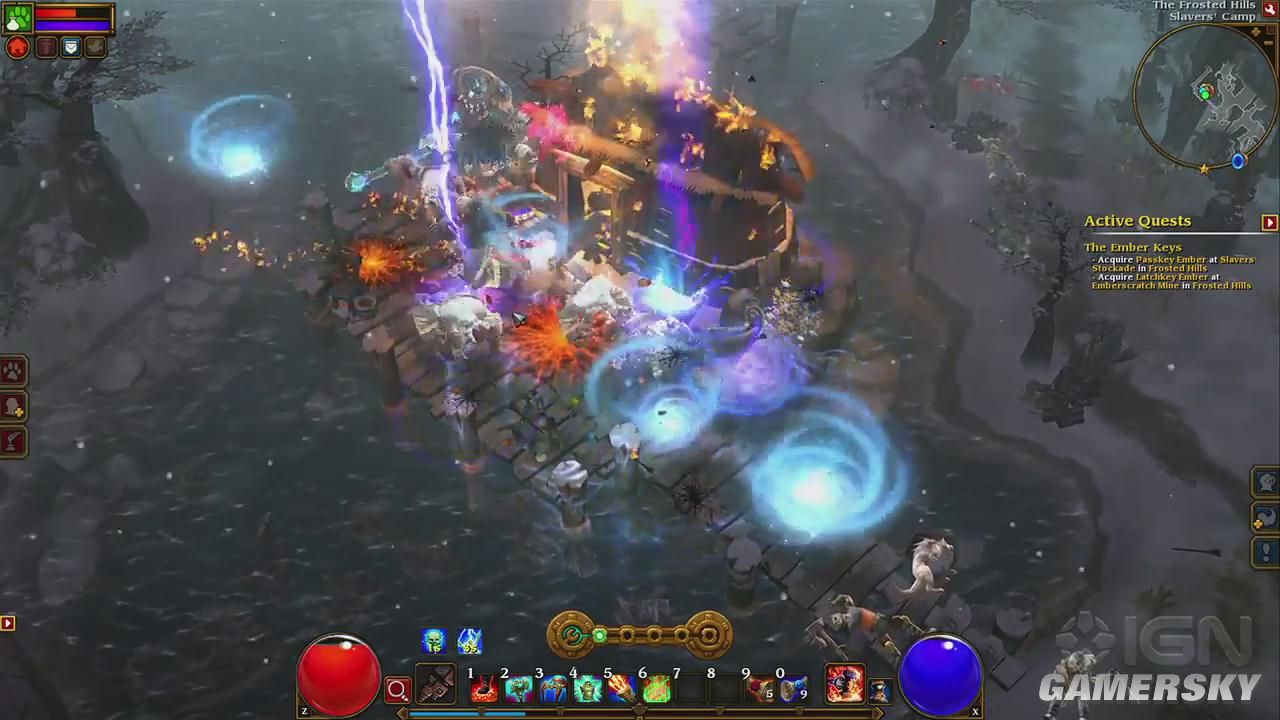Select The Ember Keys quest entry
This screenshot has height=720, width=1280.
[x=1132, y=247]
